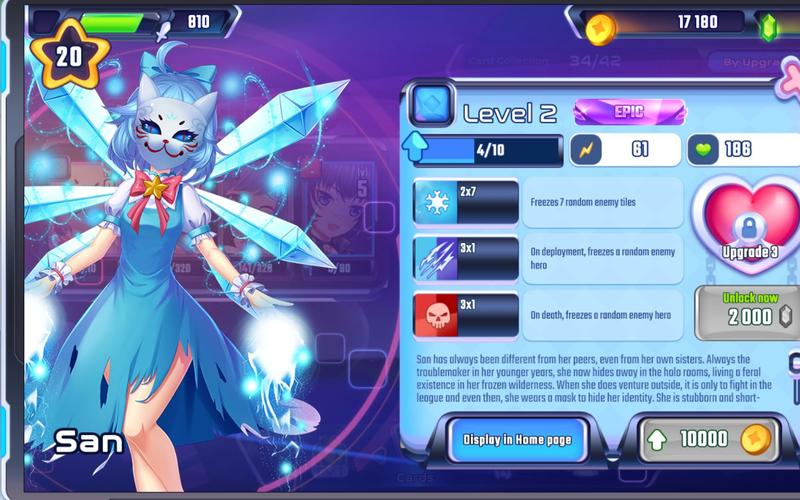Tap the gold coin currency icon
Viewport: 800px width, 500px height.
click(x=601, y=25)
